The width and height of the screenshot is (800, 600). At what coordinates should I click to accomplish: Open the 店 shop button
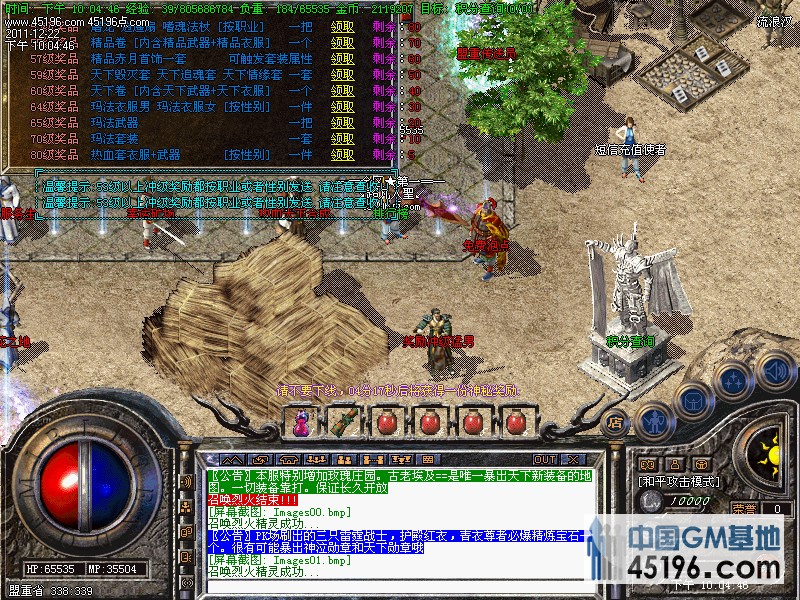point(616,421)
